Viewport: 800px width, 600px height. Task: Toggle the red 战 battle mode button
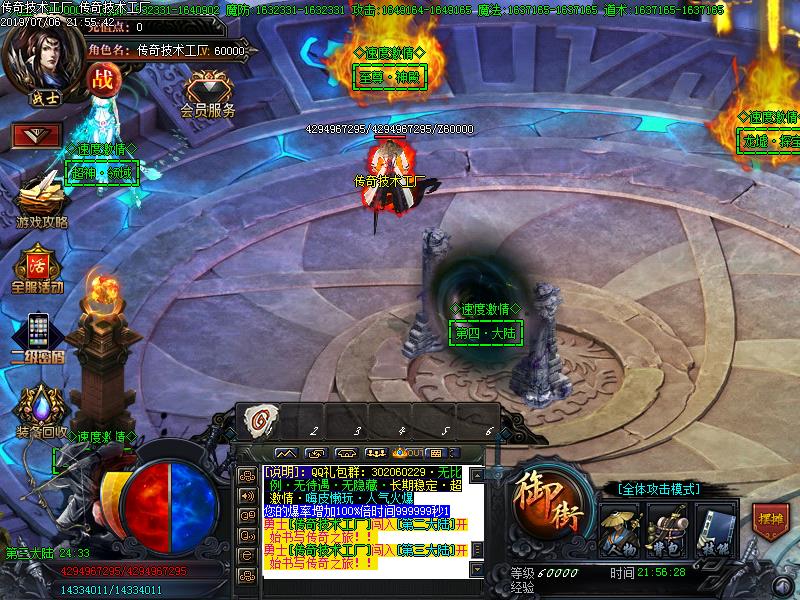click(x=101, y=81)
